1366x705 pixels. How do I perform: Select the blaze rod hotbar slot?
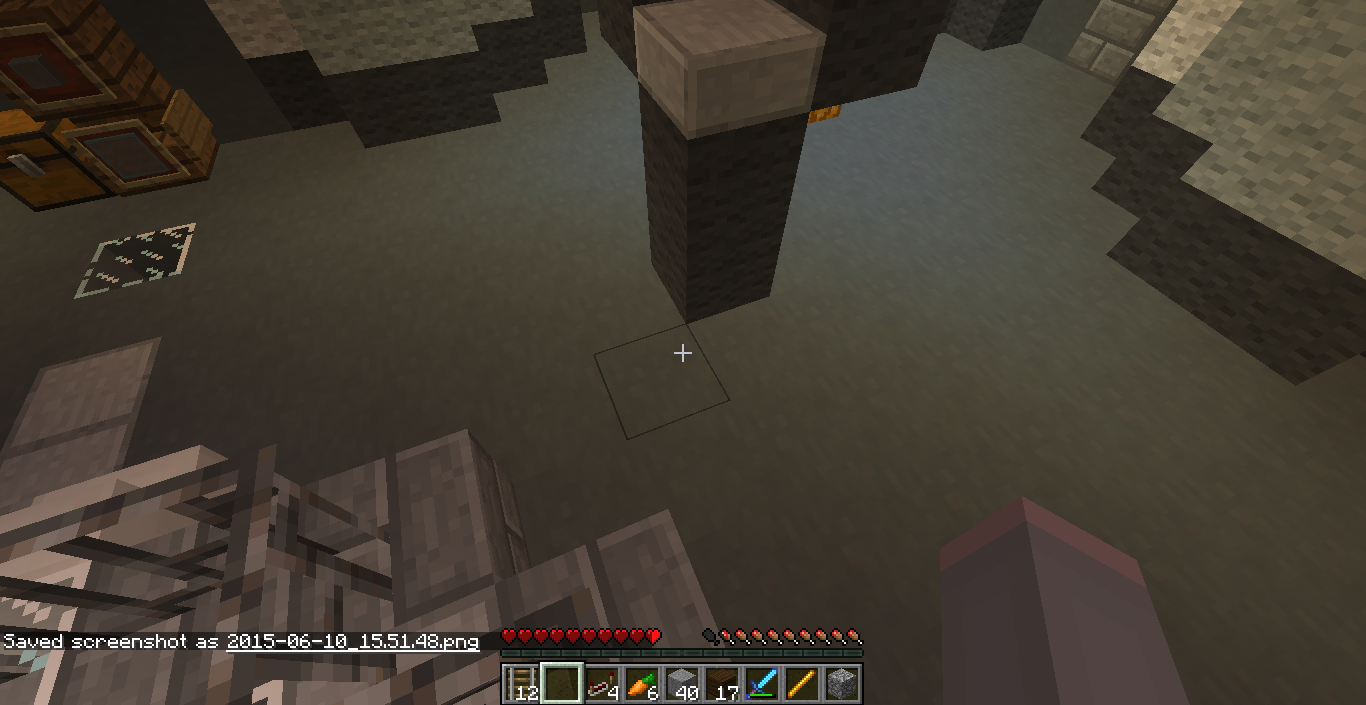pos(802,684)
